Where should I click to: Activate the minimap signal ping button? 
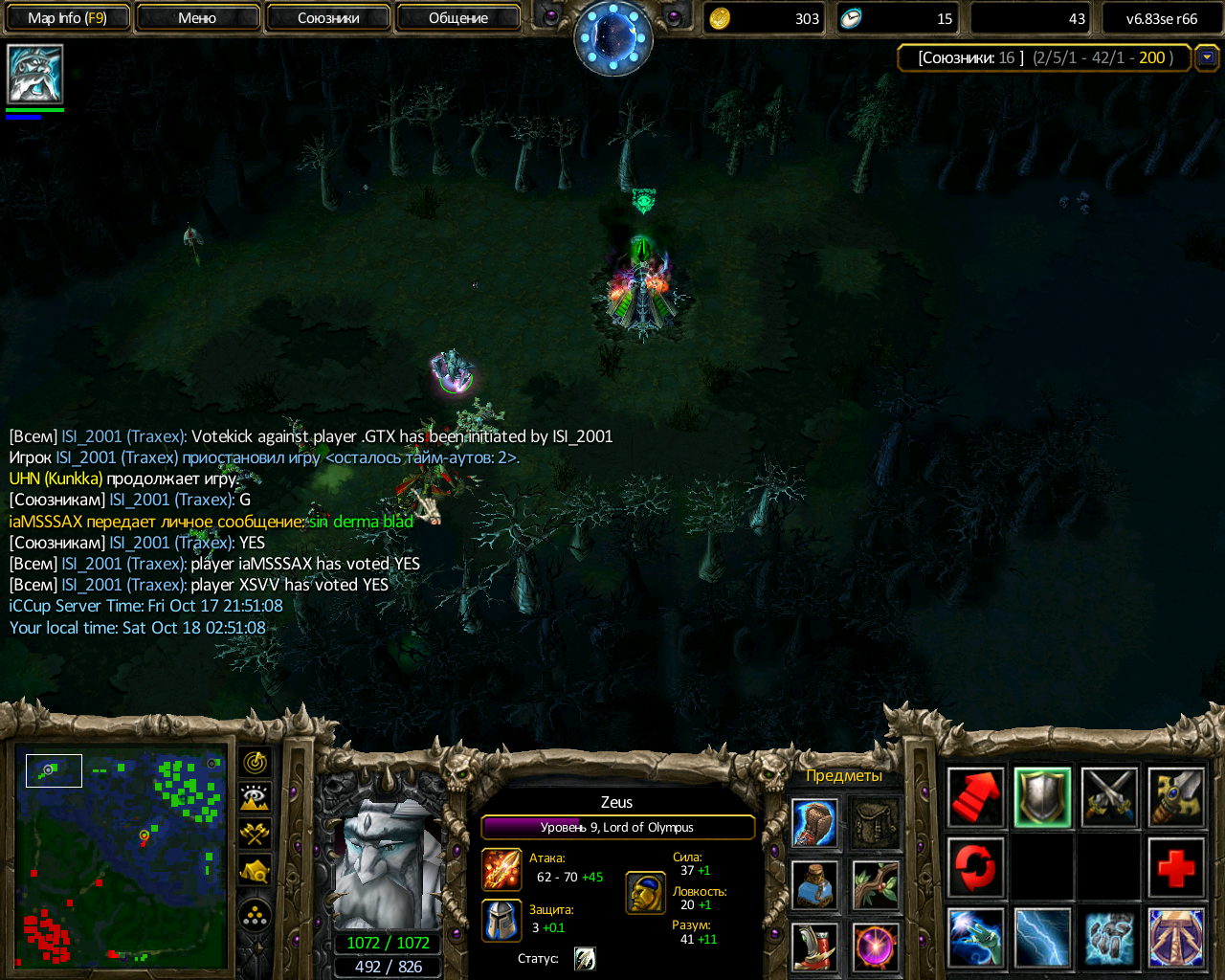255,763
